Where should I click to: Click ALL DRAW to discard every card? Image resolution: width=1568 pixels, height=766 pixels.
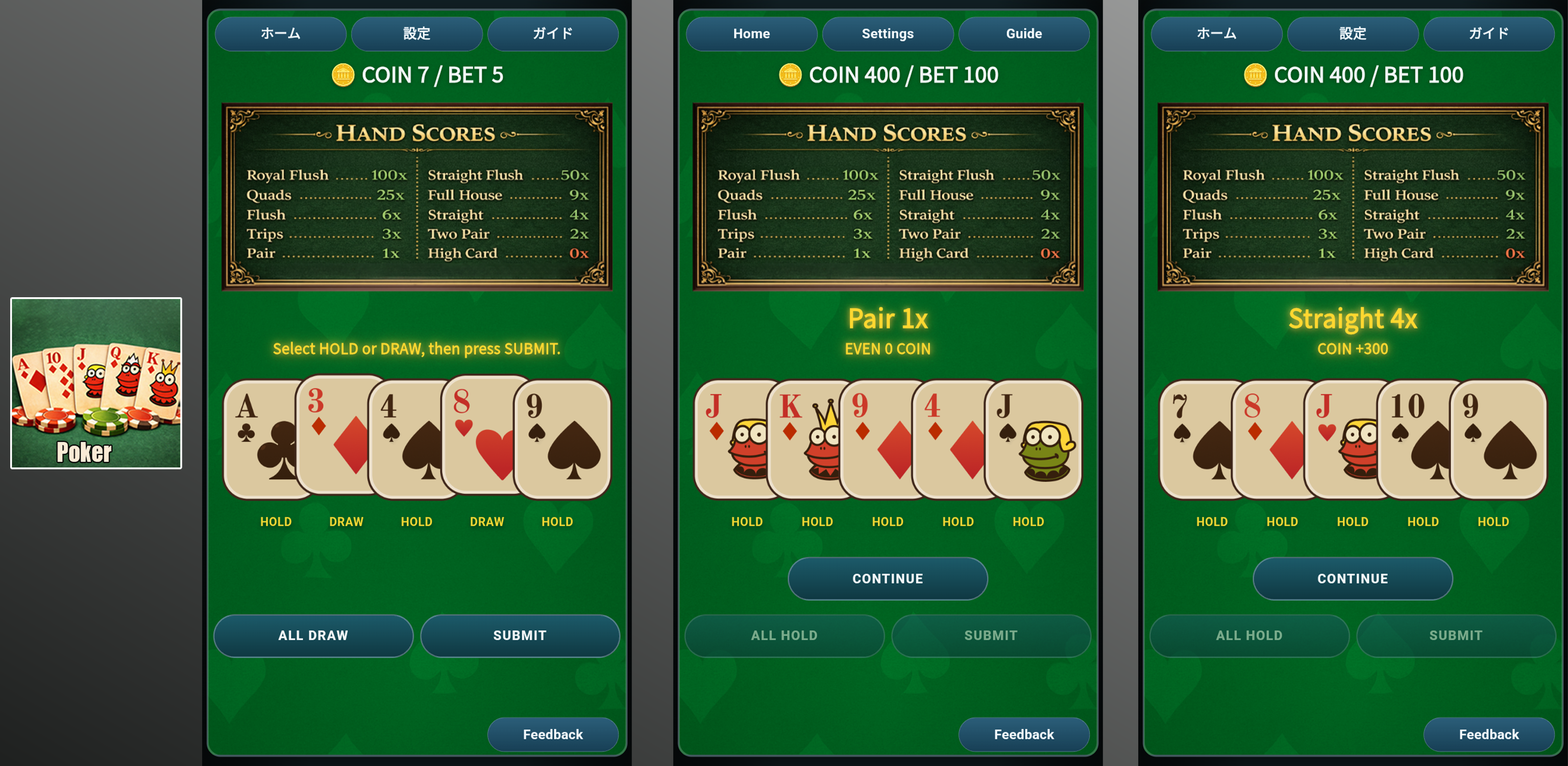[312, 635]
